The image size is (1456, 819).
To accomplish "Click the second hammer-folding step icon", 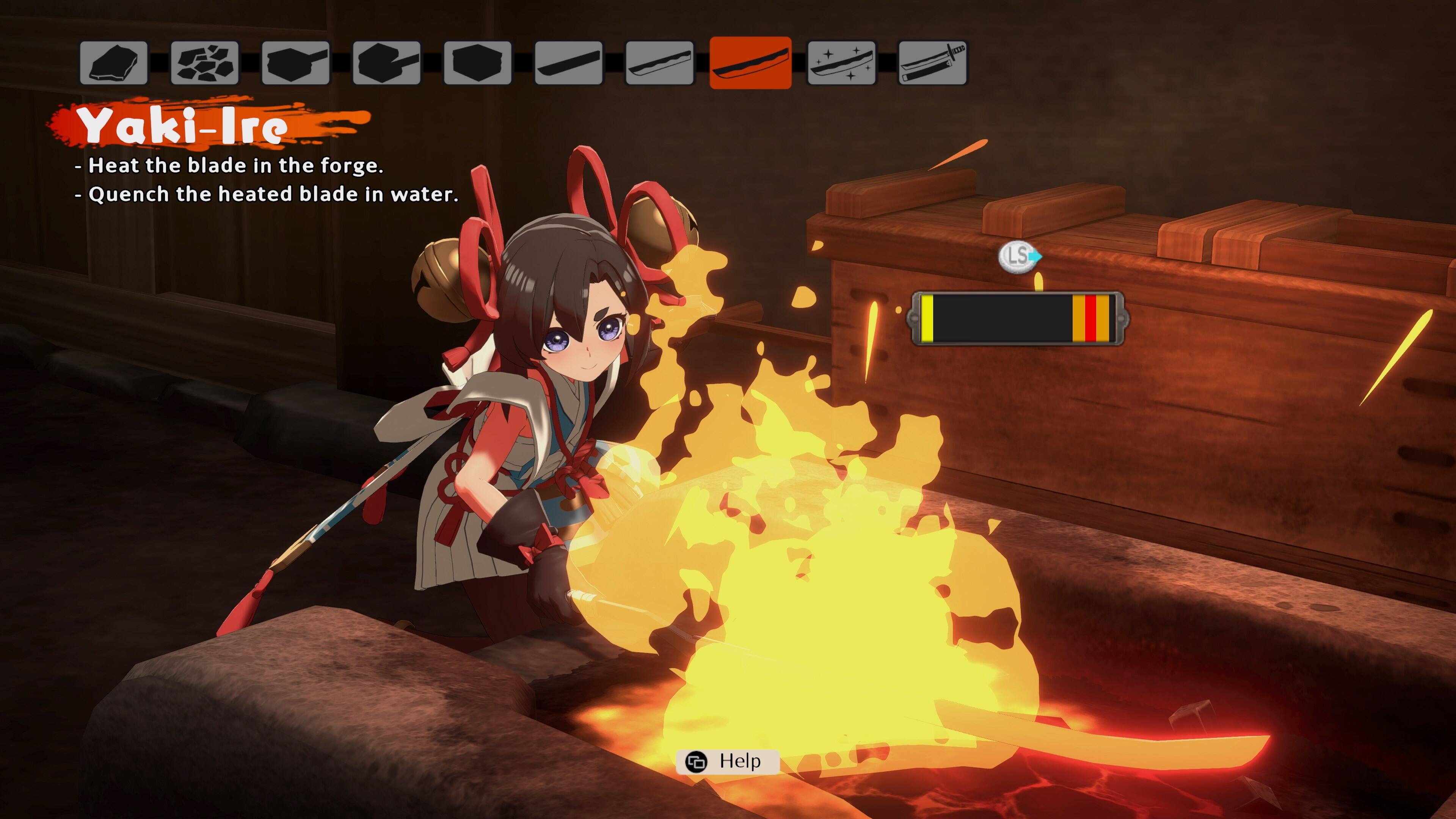I will pos(387,63).
